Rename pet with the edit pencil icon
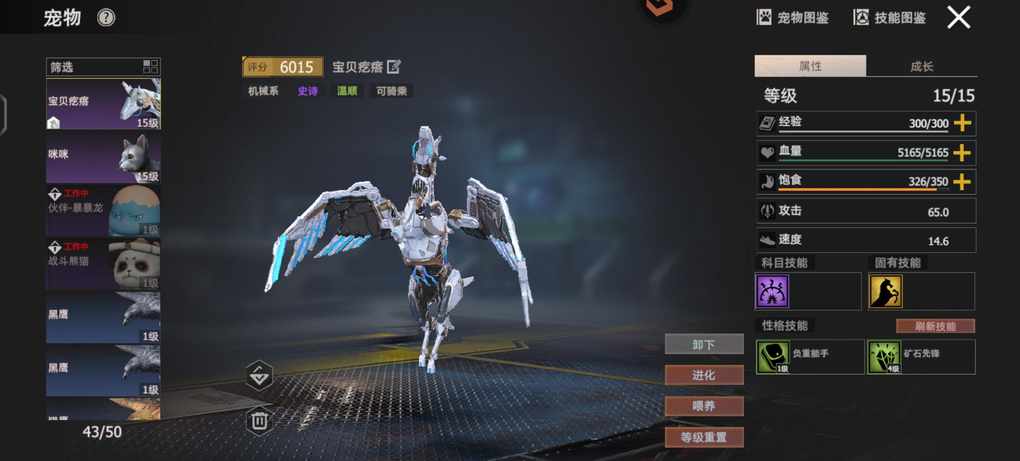The width and height of the screenshot is (1020, 461). [x=394, y=67]
